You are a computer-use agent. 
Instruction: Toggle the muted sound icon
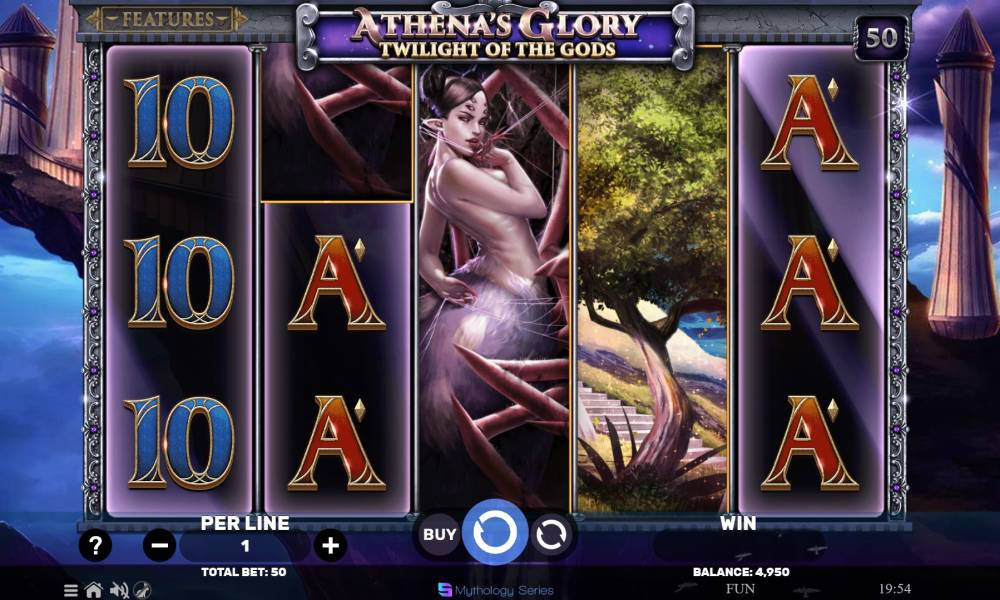click(118, 590)
